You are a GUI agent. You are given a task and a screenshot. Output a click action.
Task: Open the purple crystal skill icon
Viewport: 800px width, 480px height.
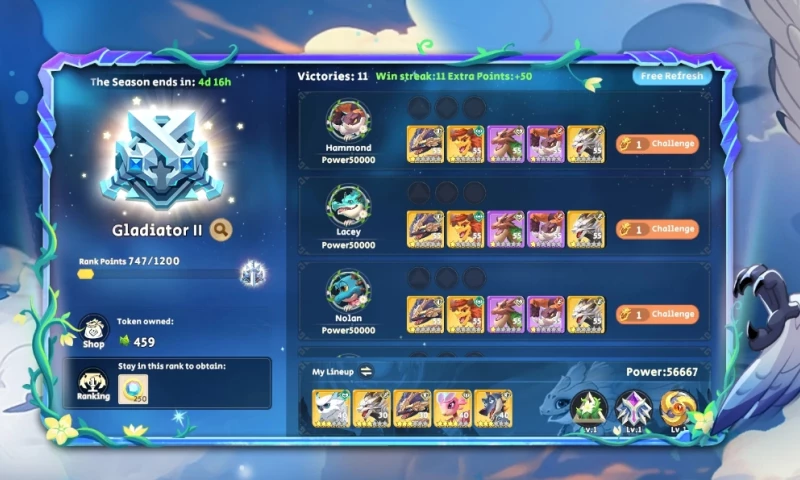point(633,409)
